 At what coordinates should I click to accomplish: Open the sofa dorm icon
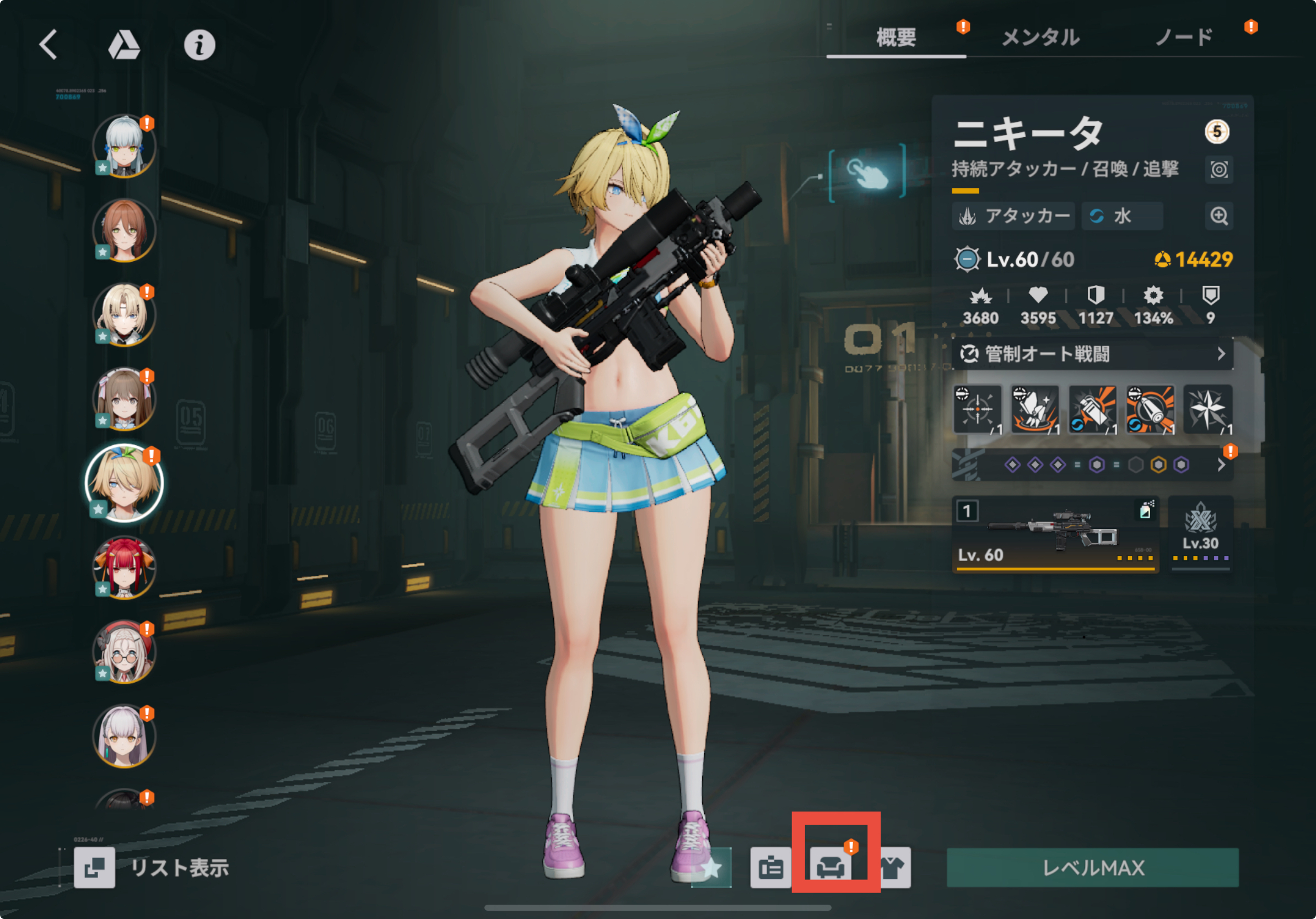pyautogui.click(x=830, y=867)
